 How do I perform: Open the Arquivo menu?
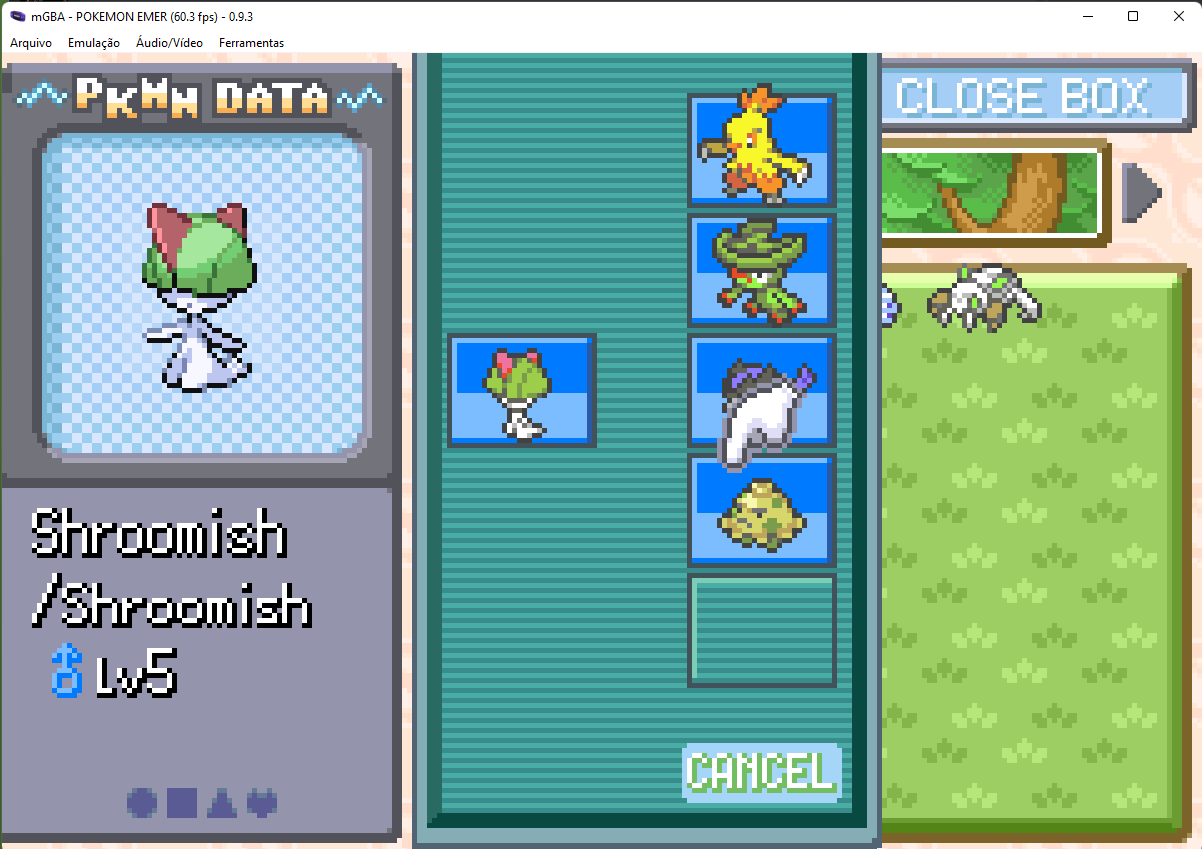click(x=31, y=43)
